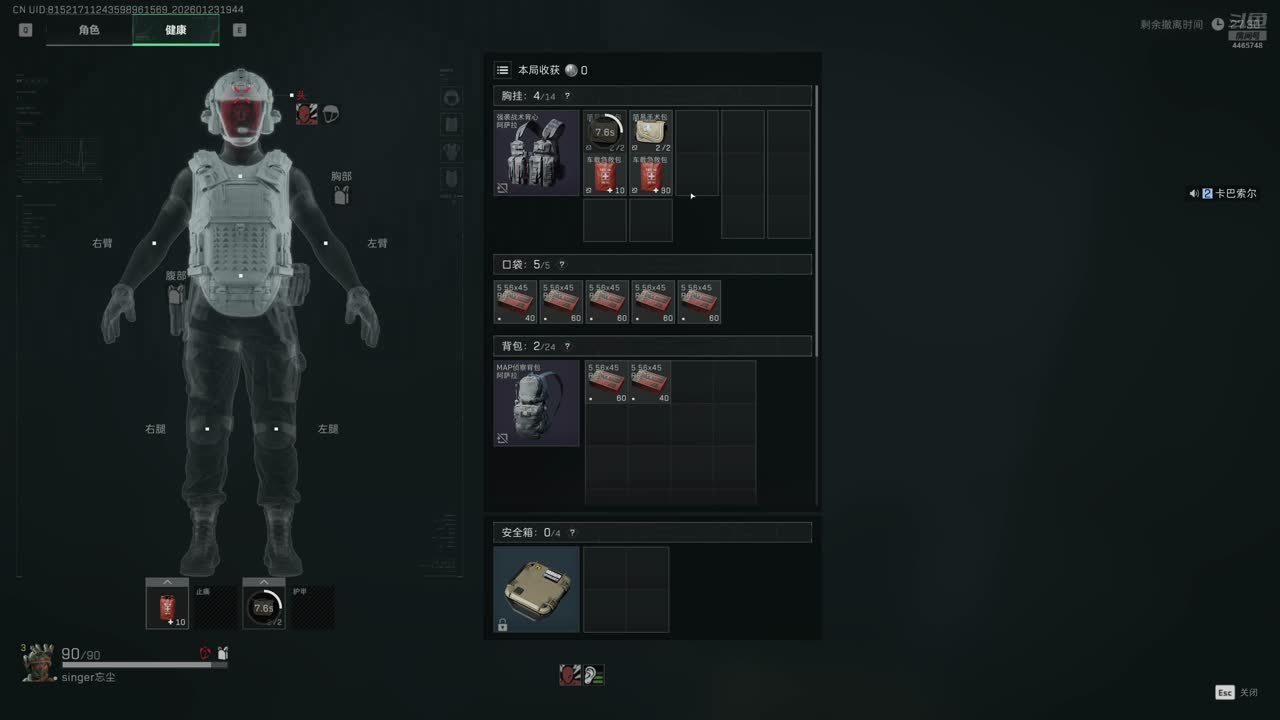Click the locked 安全箱 secure container
This screenshot has height=720, width=1280.
[536, 589]
